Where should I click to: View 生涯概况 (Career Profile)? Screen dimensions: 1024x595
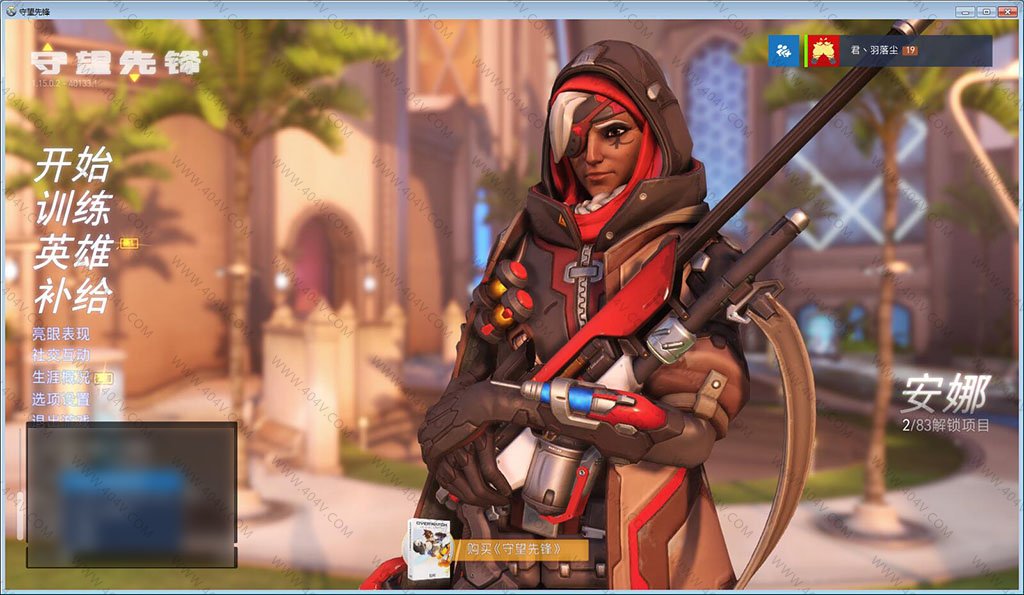[61, 378]
